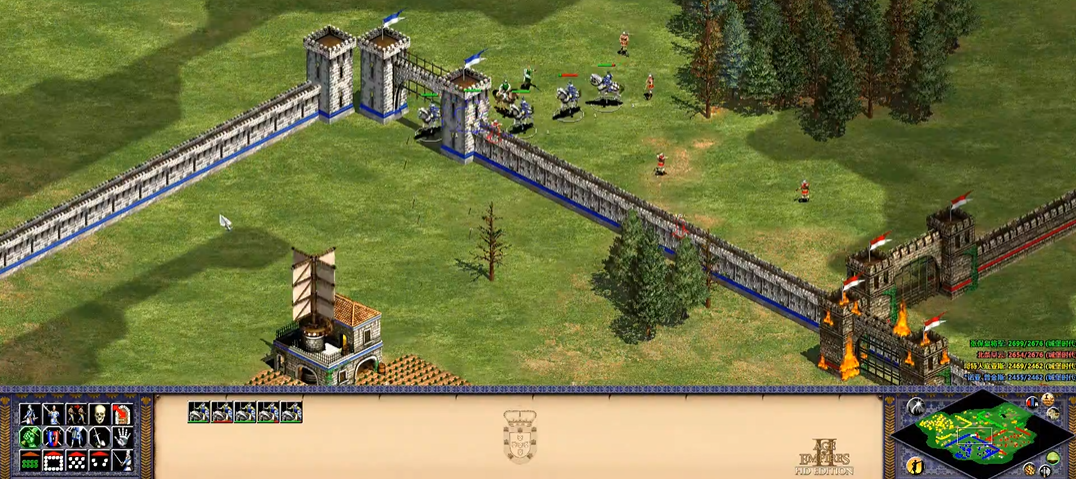Activate the skull delete unit command
Viewport: 1076px width, 479px height.
click(x=99, y=414)
